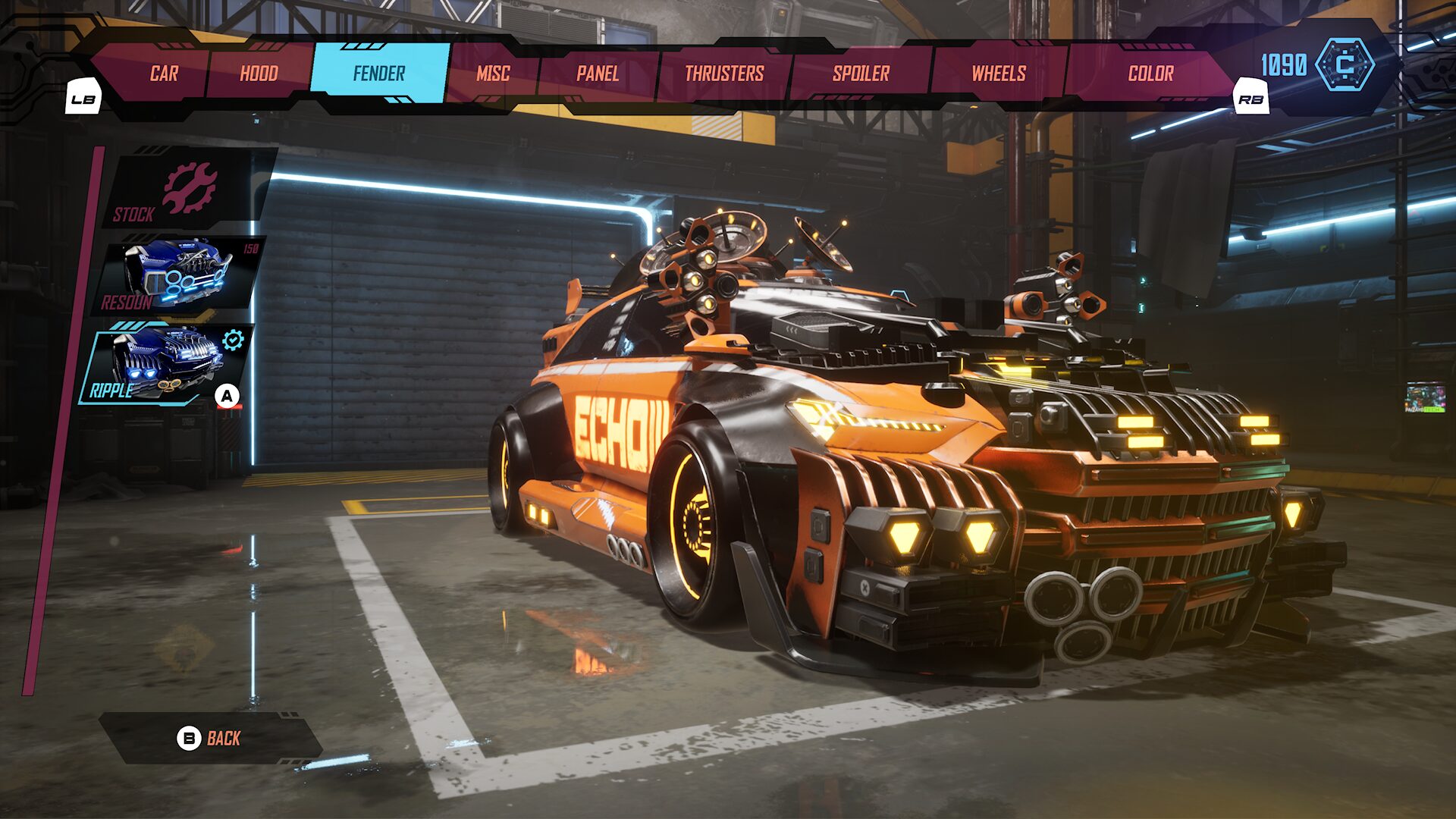Open the Panel tab
The height and width of the screenshot is (819, 1456).
(x=596, y=73)
